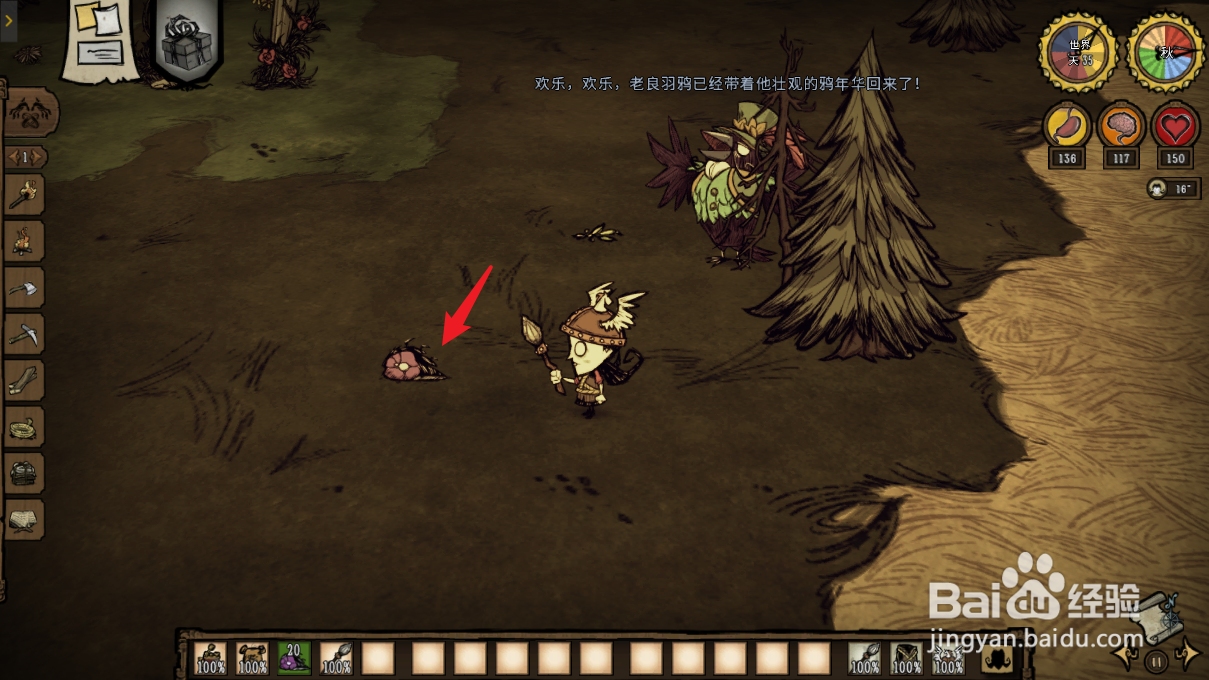1209x680 pixels.
Task: Select the chest crafting tab
Action: 24,473
